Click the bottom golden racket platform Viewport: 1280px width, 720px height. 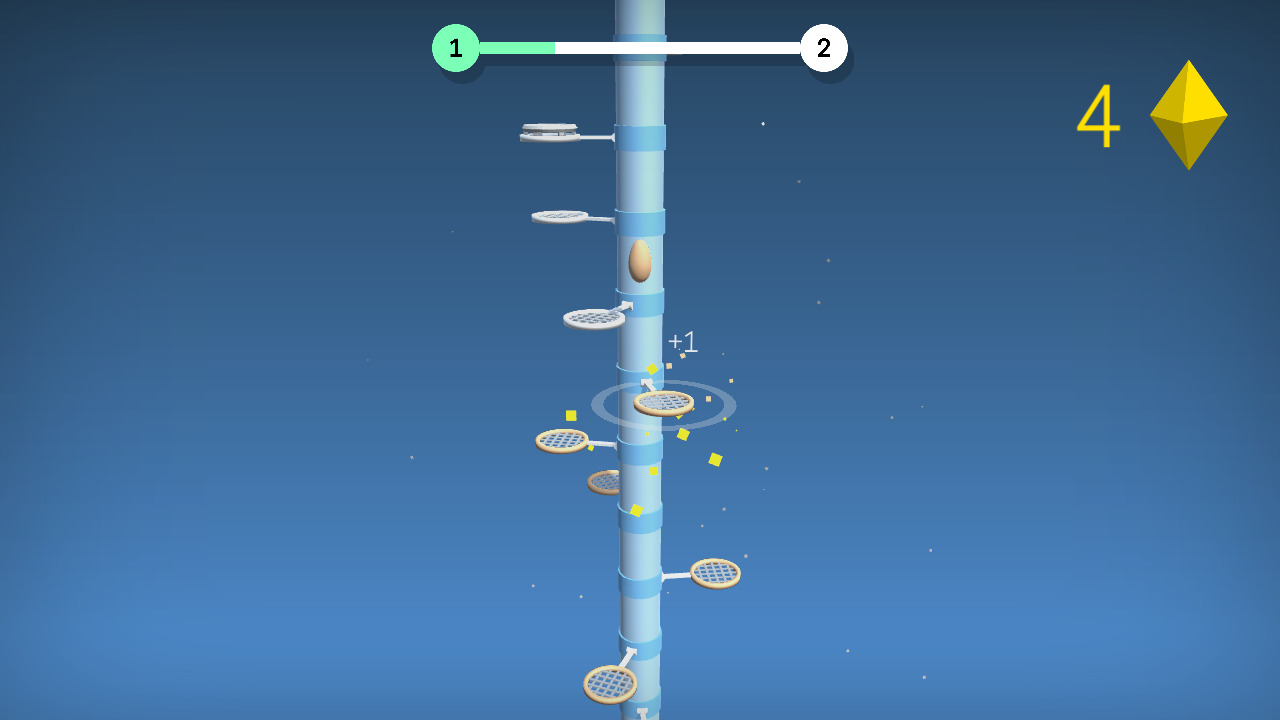(x=612, y=682)
